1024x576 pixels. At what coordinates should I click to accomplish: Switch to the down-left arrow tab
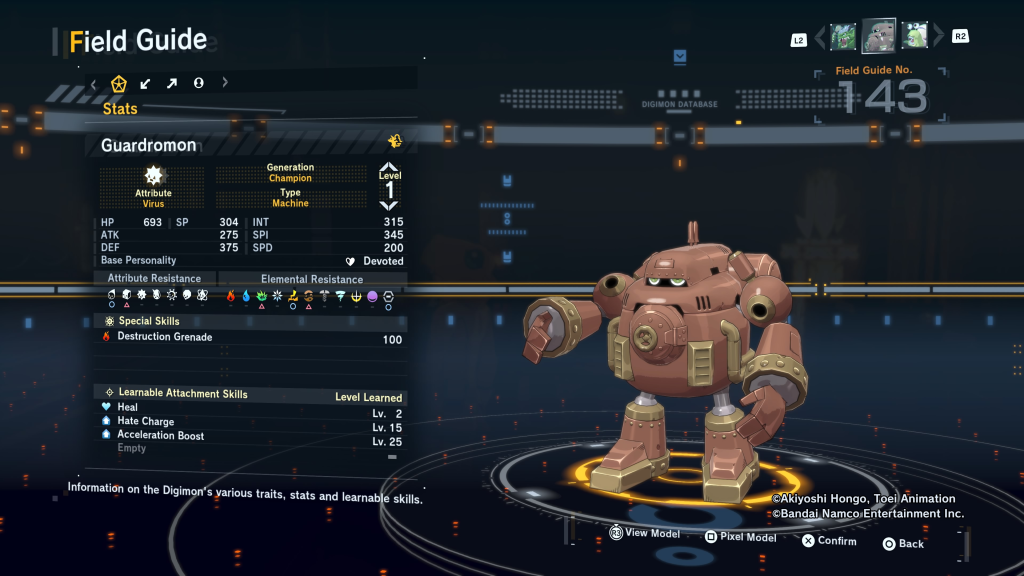(x=146, y=83)
